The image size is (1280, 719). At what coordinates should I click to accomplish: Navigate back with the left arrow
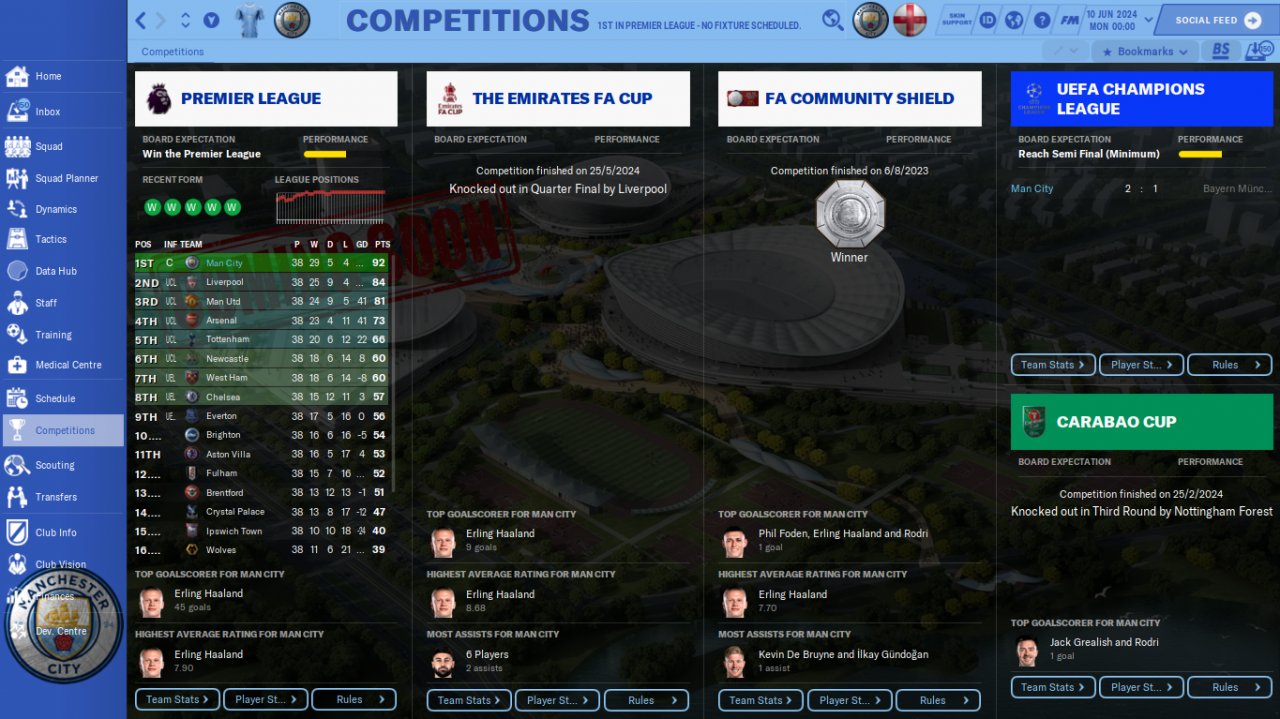tap(141, 20)
